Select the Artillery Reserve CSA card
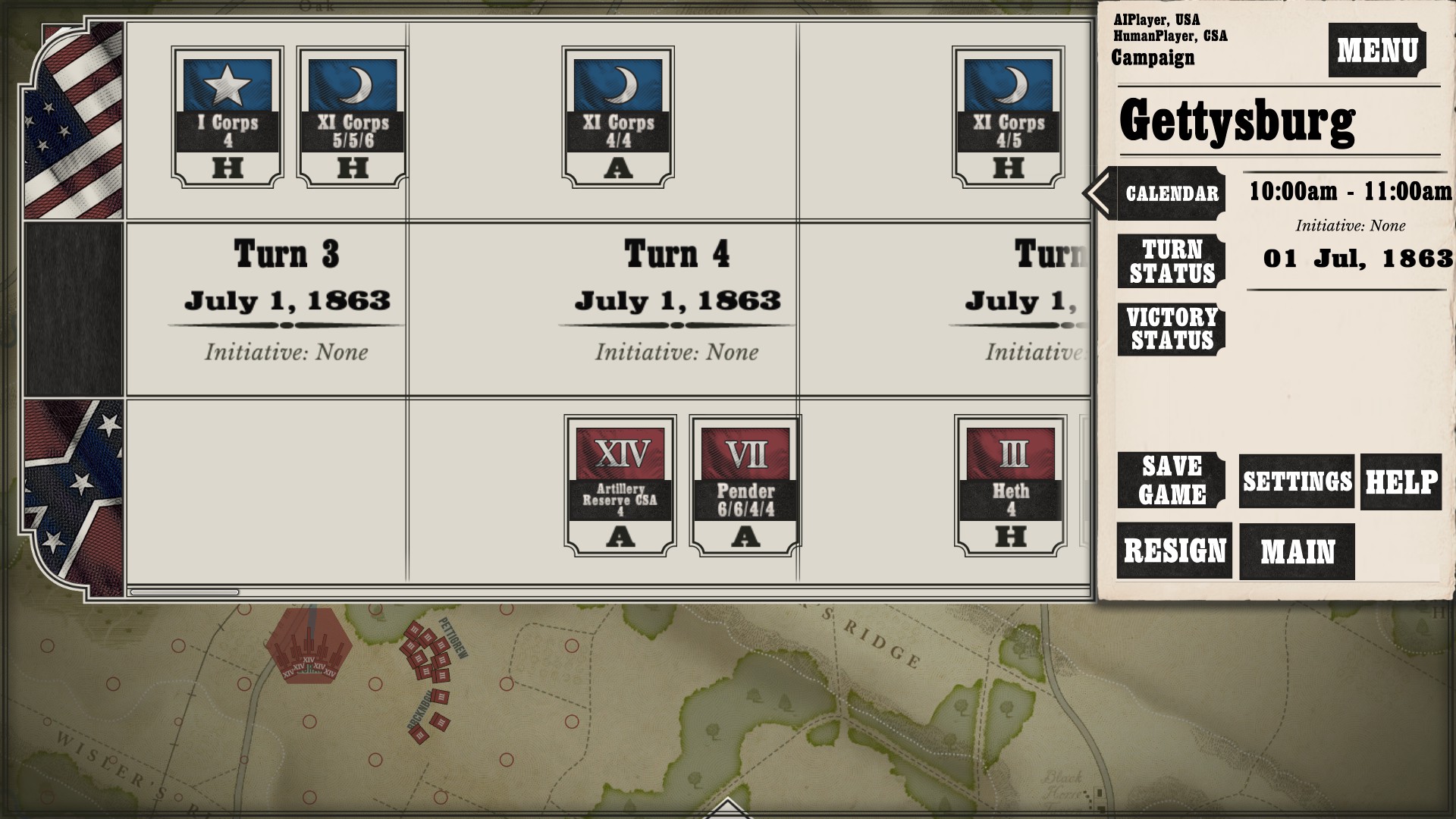1456x819 pixels. (x=620, y=485)
